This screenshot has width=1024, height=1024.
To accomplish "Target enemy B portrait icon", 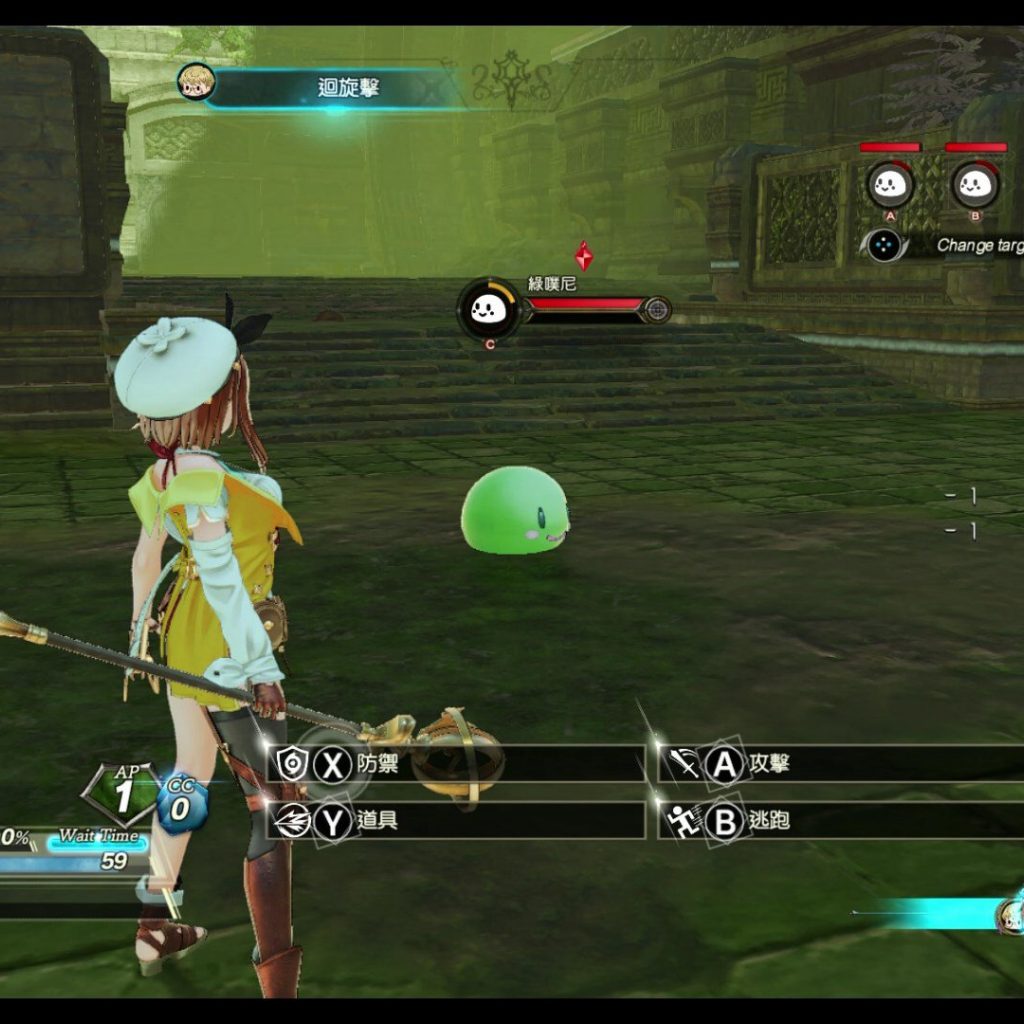I will point(975,184).
